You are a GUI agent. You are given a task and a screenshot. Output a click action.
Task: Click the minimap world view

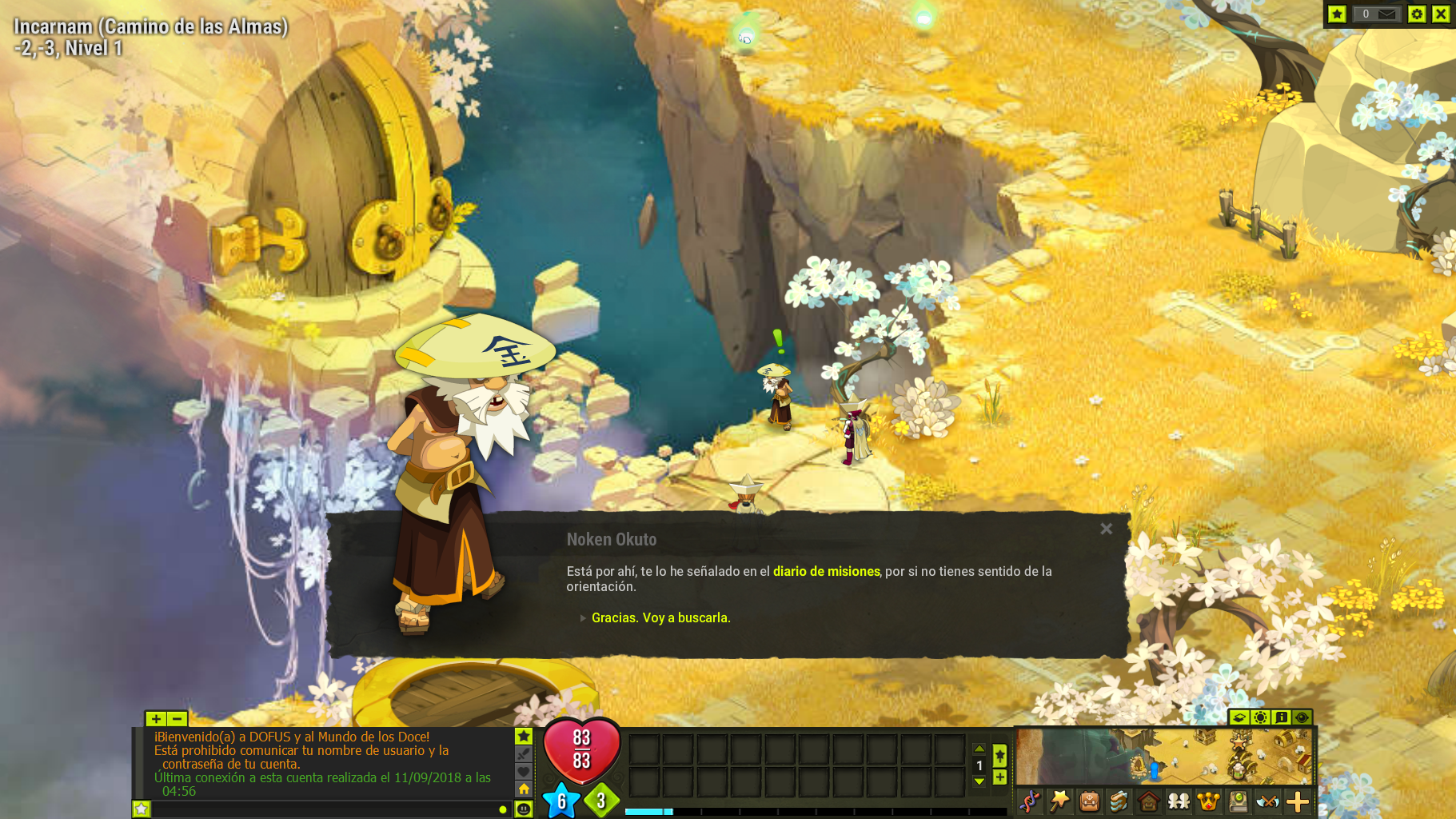tap(1164, 757)
